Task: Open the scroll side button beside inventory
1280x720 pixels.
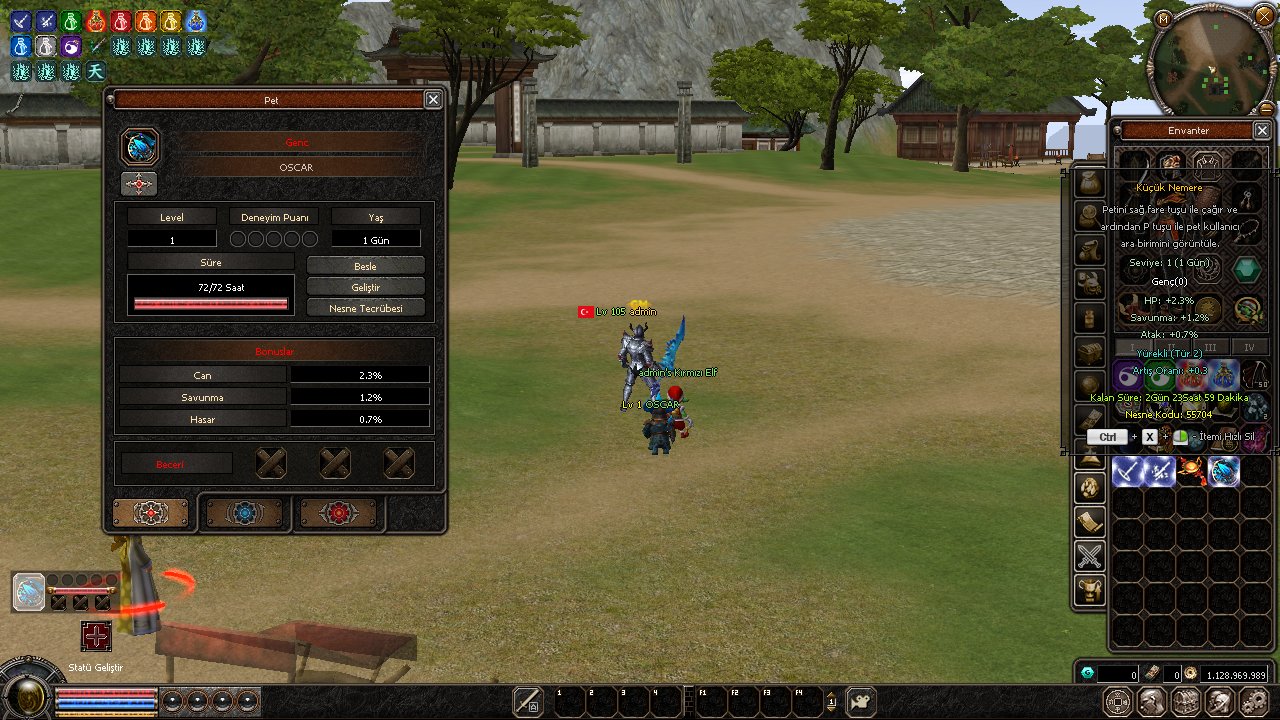Action: [x=1089, y=522]
